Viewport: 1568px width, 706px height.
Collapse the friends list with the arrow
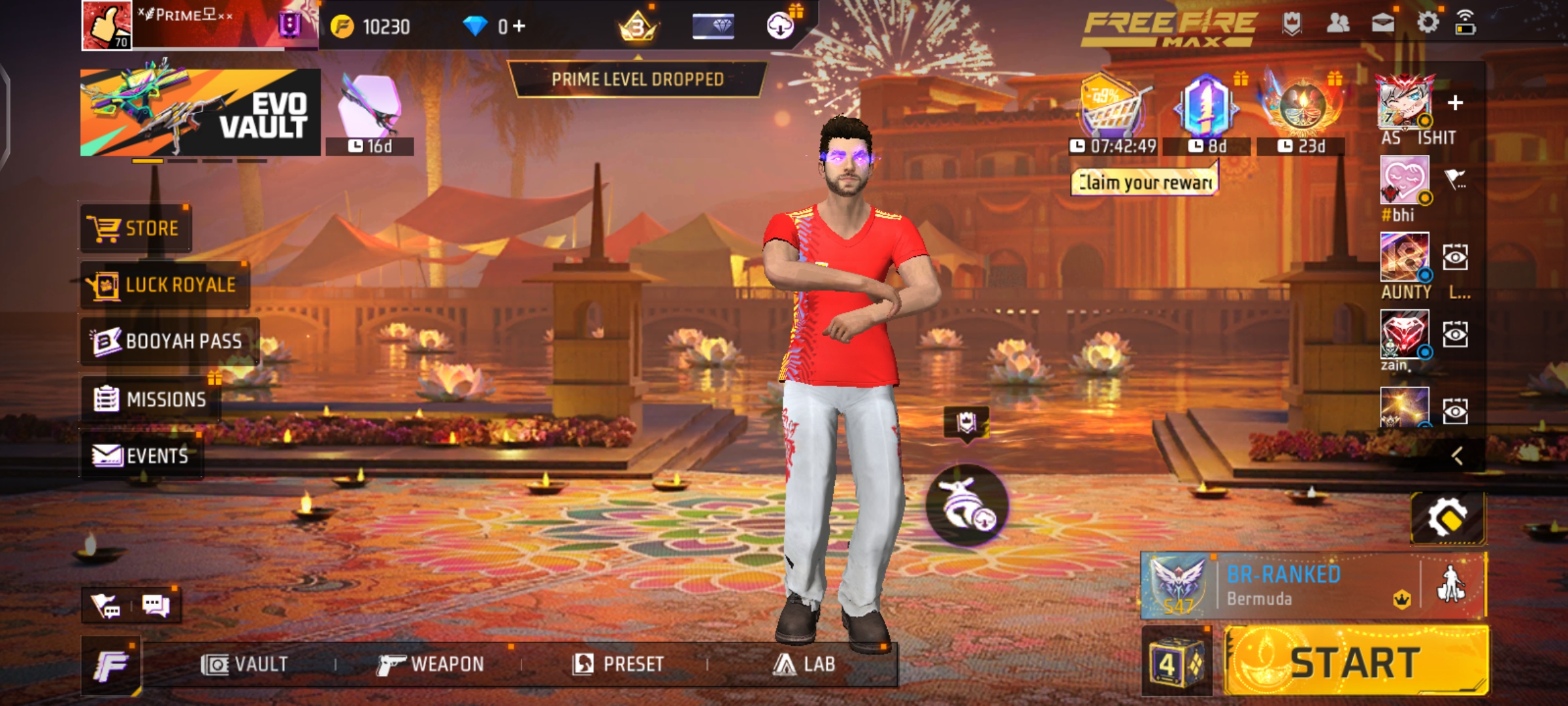pos(1457,456)
